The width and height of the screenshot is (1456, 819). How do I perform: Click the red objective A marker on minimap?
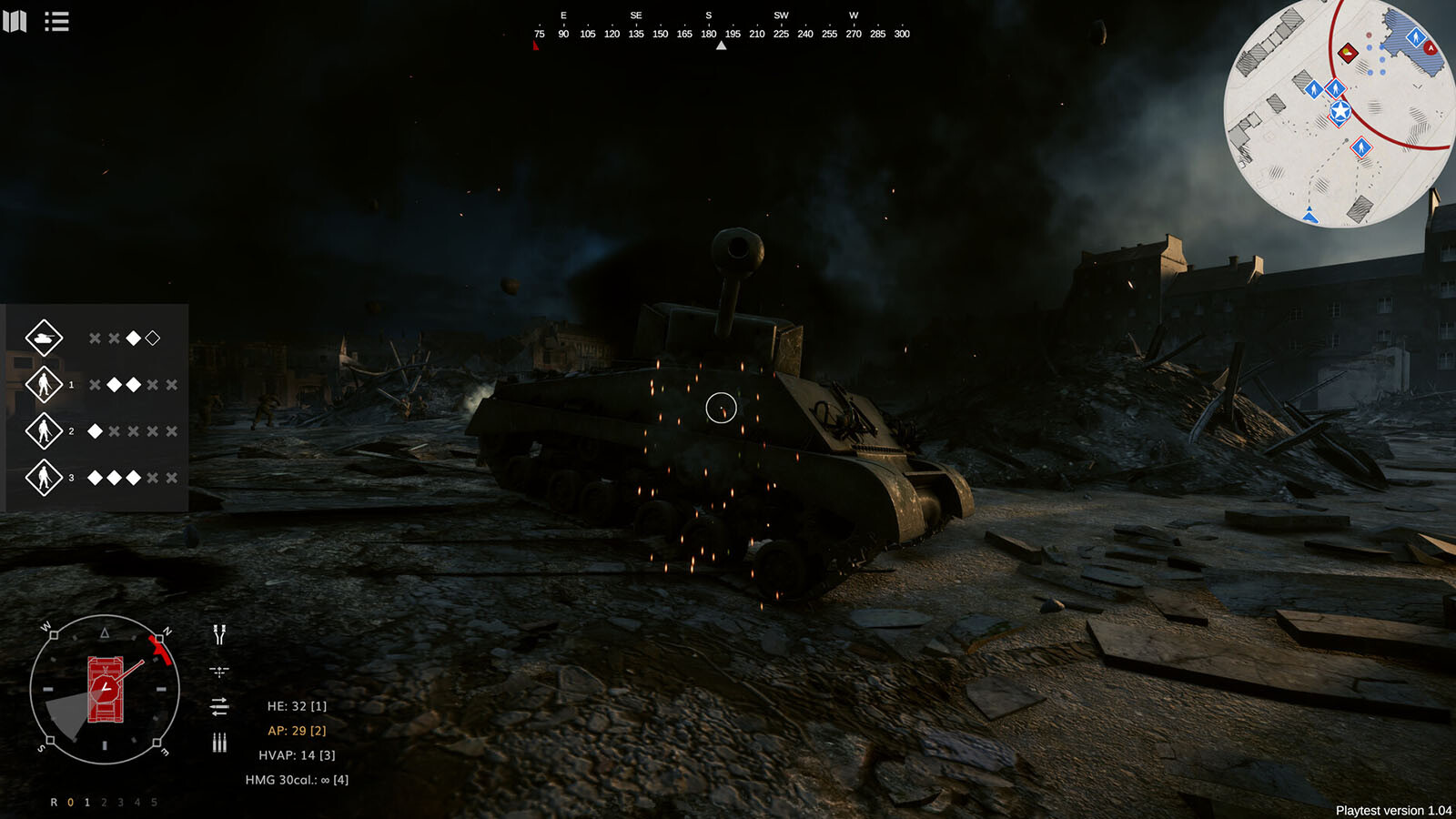(1431, 47)
